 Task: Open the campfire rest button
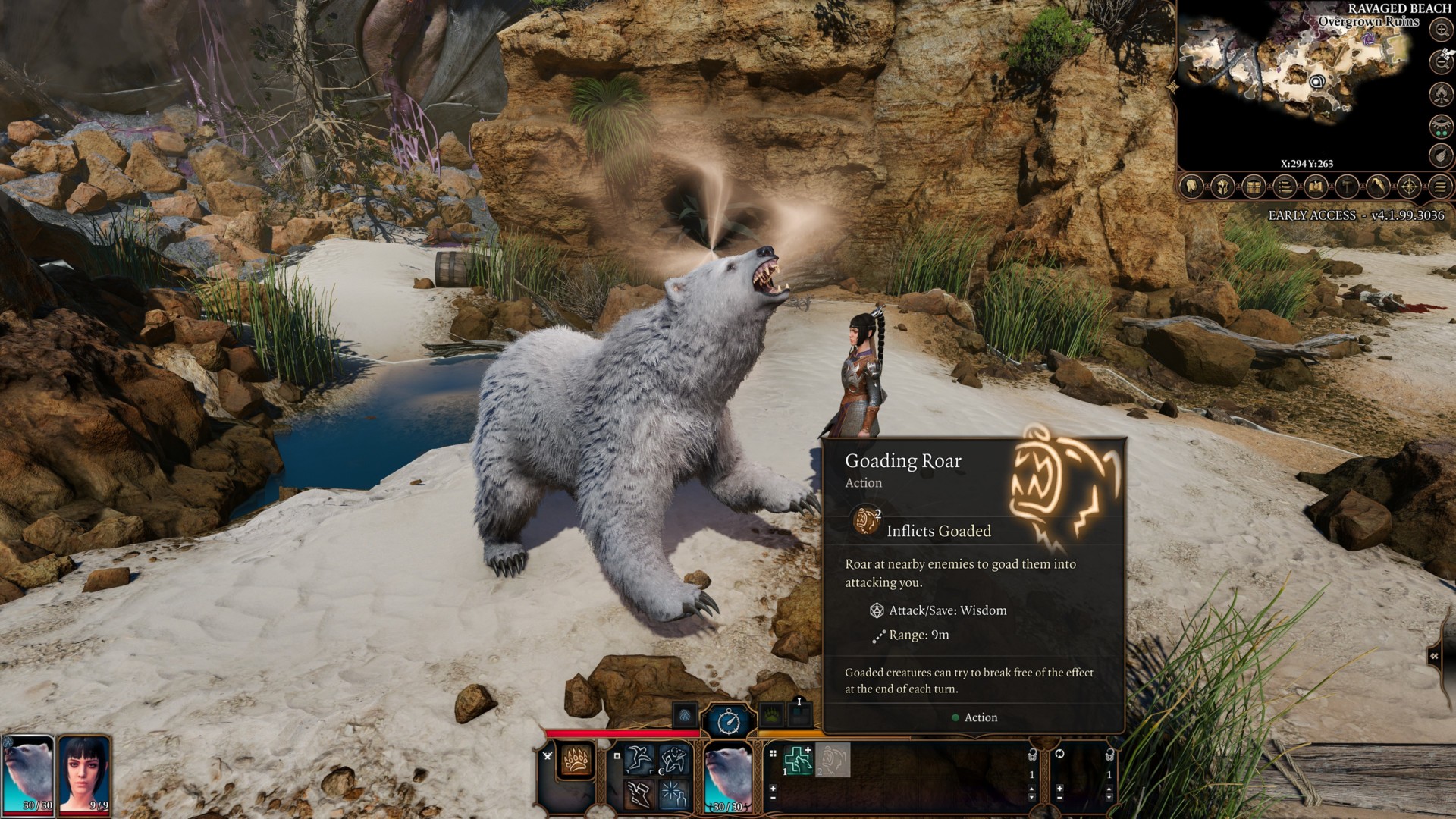(x=1441, y=94)
